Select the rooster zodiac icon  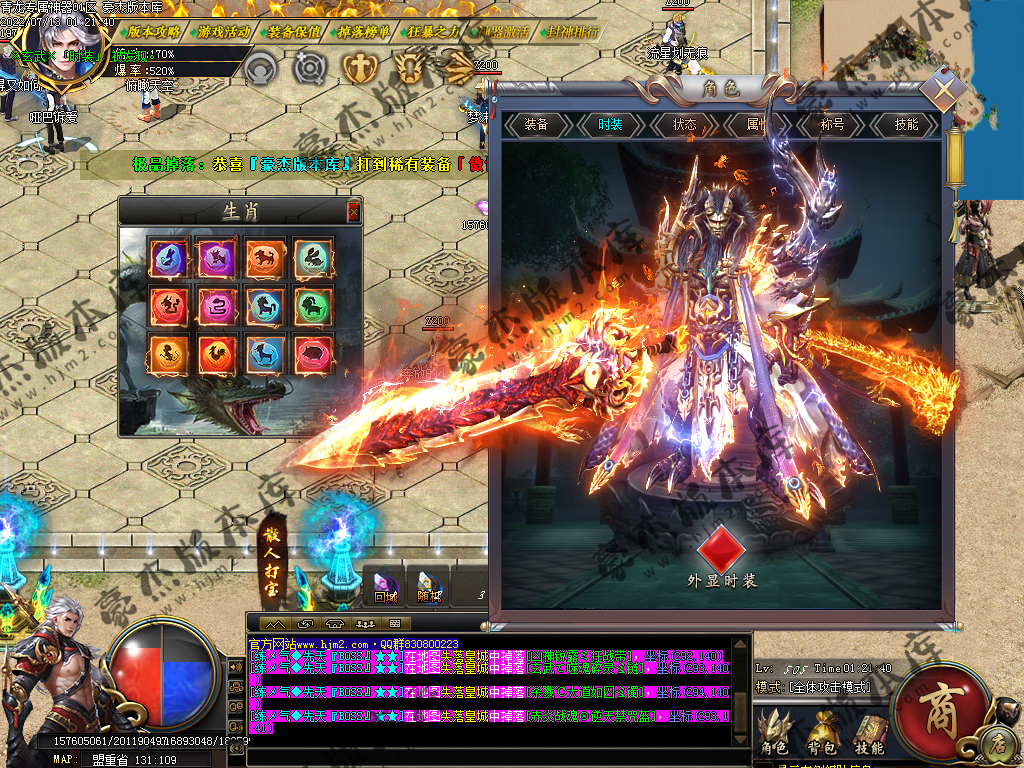217,353
